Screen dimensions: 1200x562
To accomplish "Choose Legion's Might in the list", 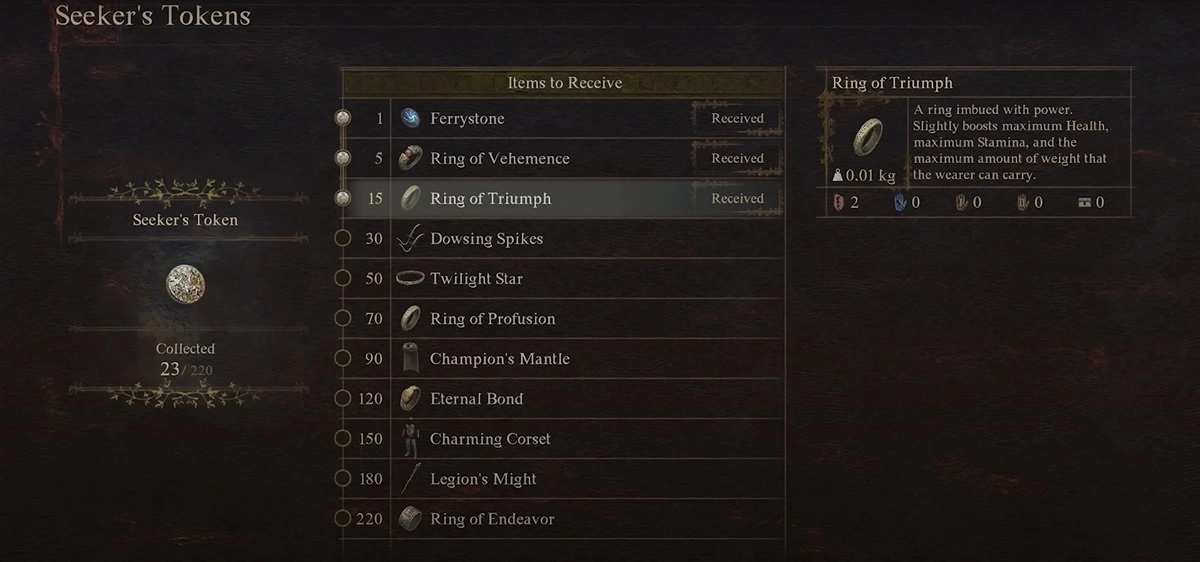I will click(x=560, y=479).
